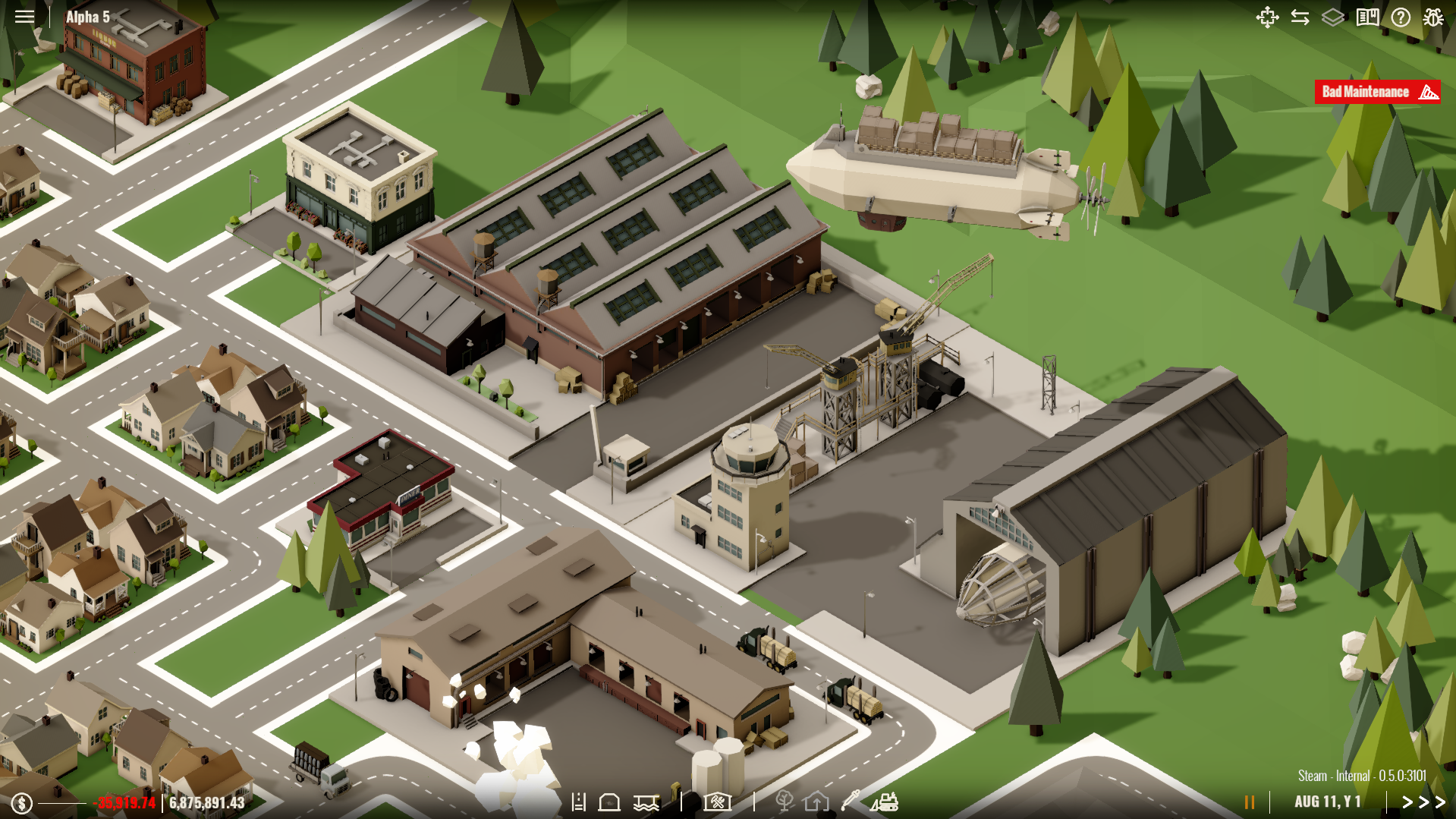Select the tree planting tool
The height and width of the screenshot is (819, 1456).
pyautogui.click(x=785, y=802)
